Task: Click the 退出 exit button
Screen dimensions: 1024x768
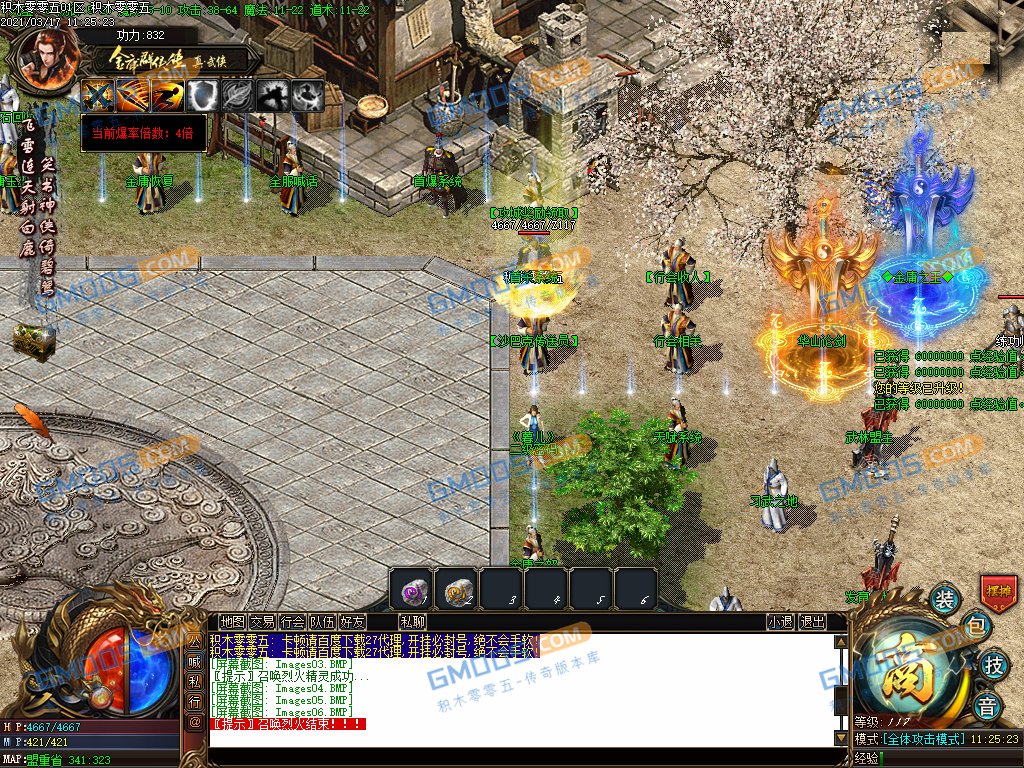Action: [x=813, y=622]
